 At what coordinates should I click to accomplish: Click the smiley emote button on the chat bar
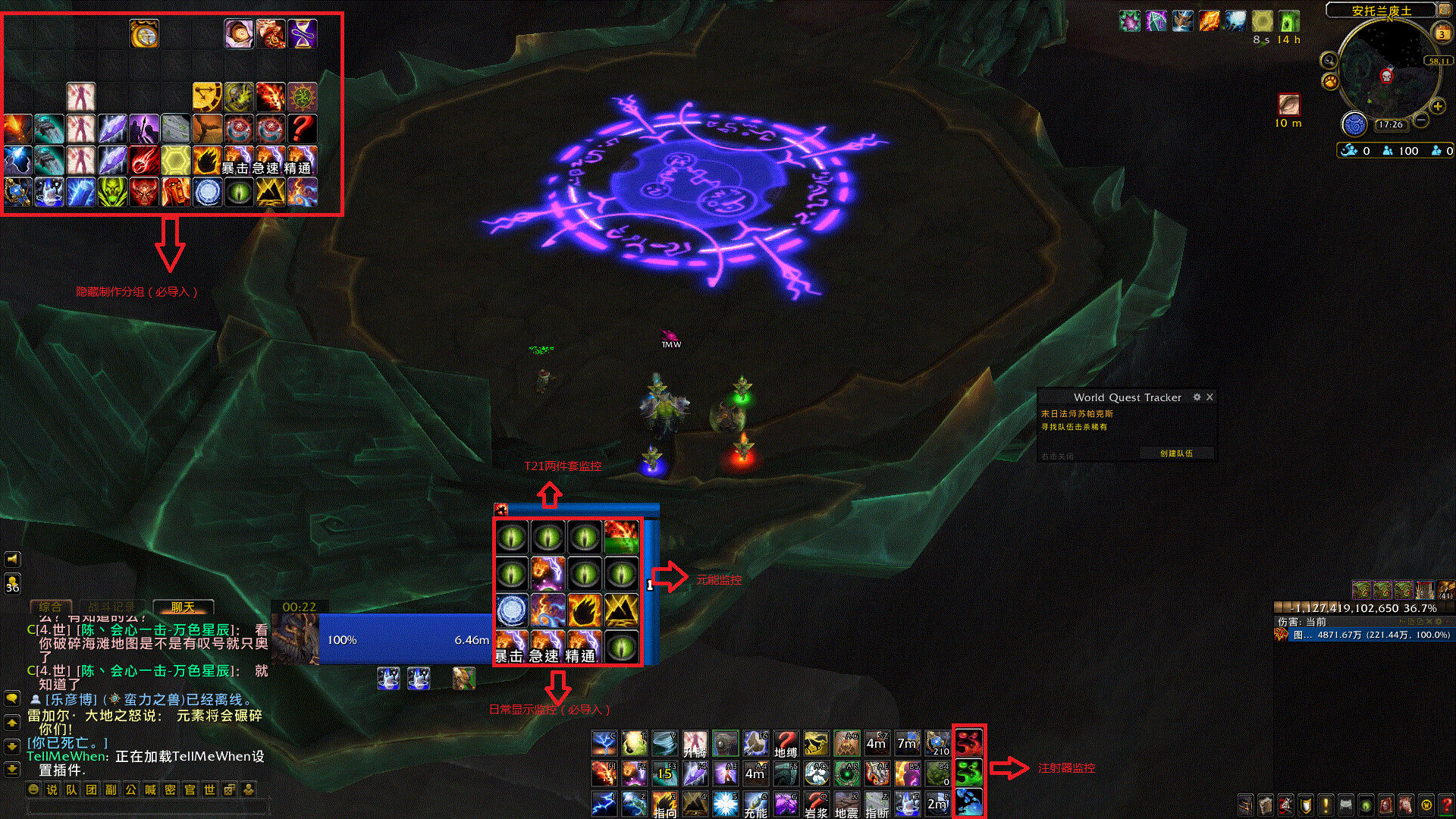tap(33, 789)
